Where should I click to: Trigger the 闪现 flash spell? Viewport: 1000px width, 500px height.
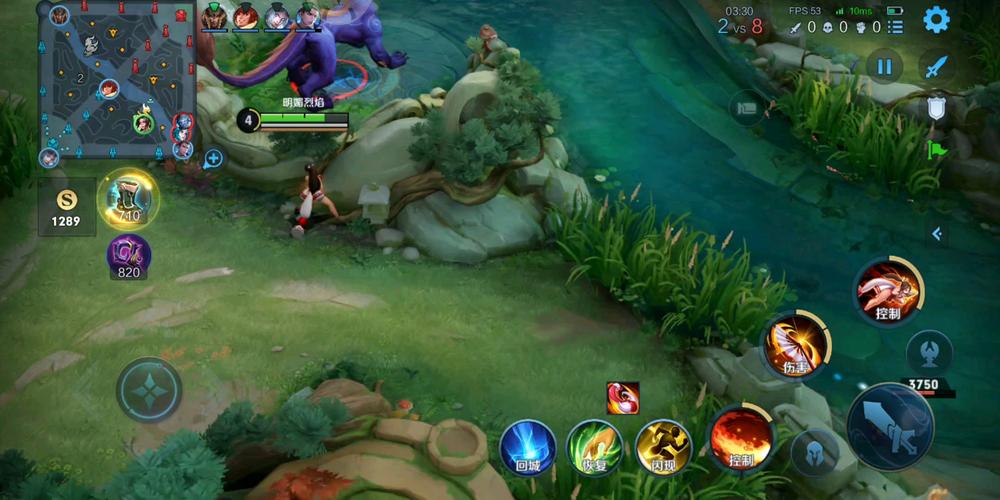[x=663, y=446]
